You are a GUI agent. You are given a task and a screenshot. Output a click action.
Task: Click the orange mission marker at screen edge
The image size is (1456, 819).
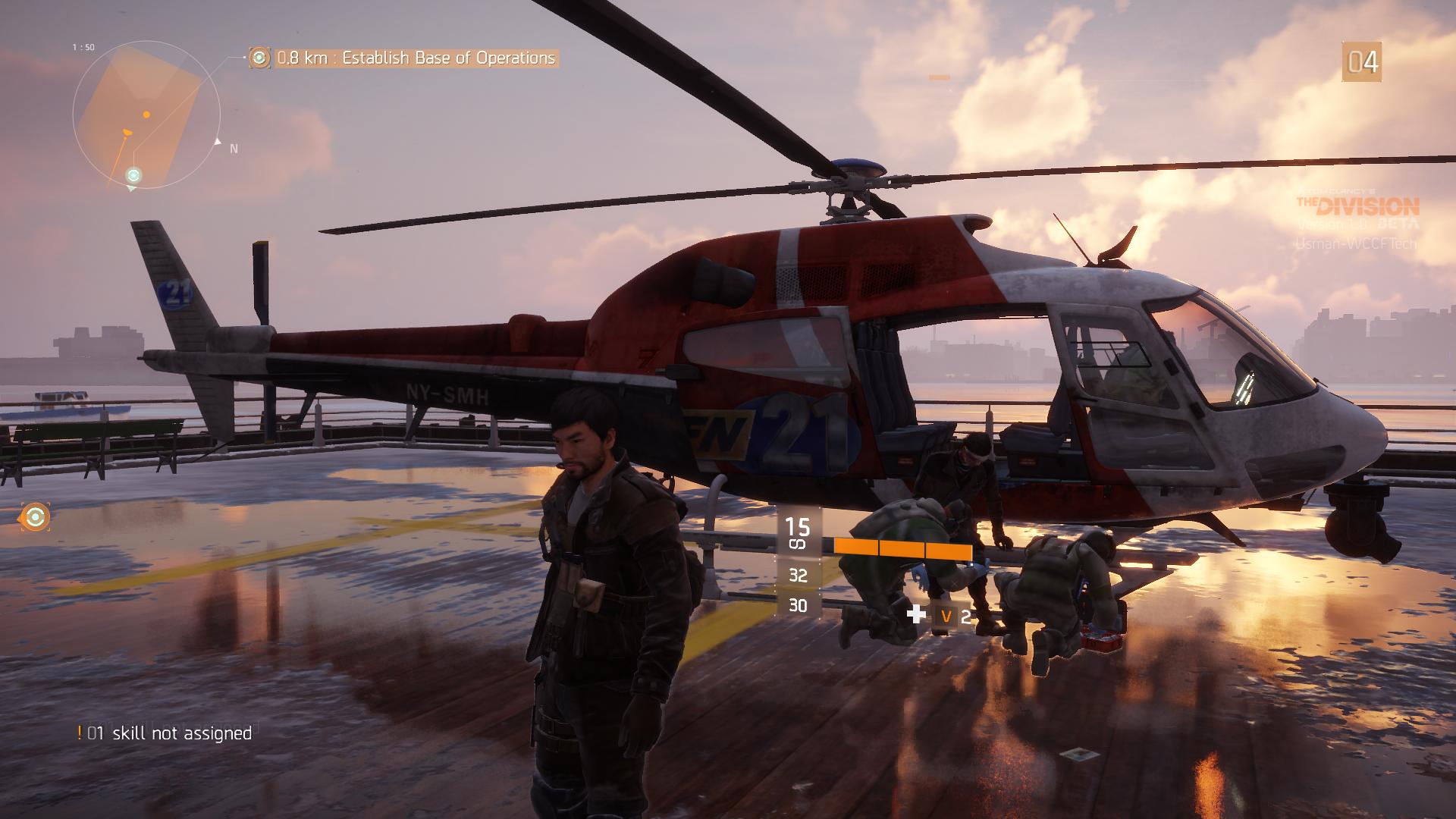(35, 517)
